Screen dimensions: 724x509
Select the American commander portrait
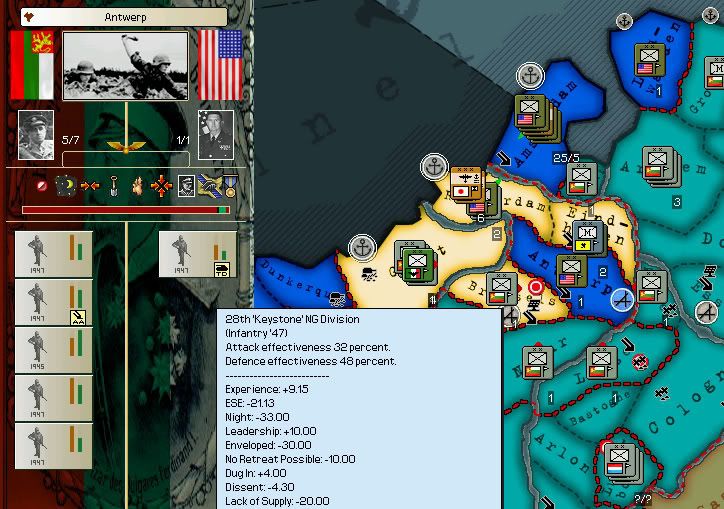(215, 134)
